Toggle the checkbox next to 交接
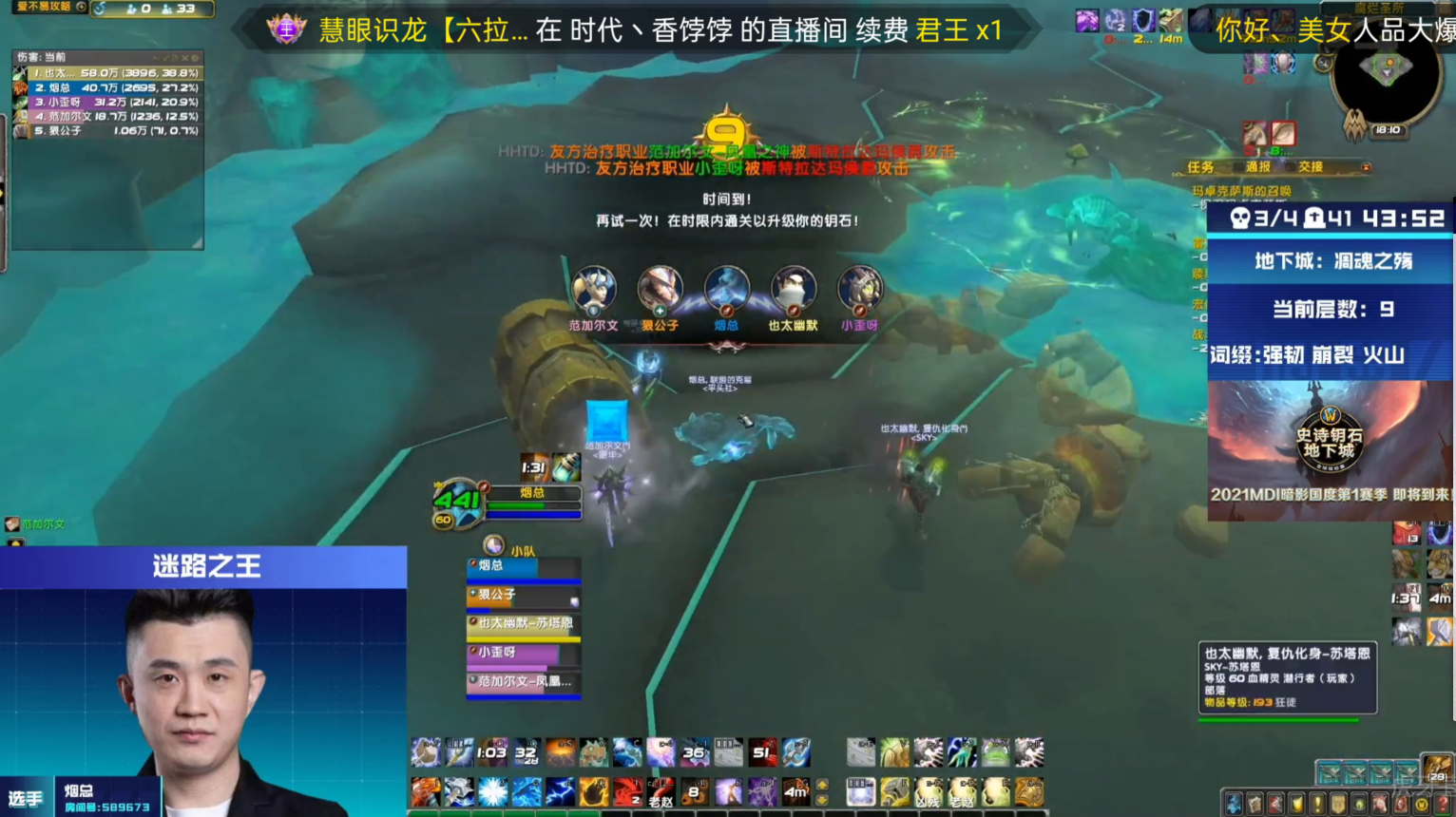 (x=1291, y=167)
